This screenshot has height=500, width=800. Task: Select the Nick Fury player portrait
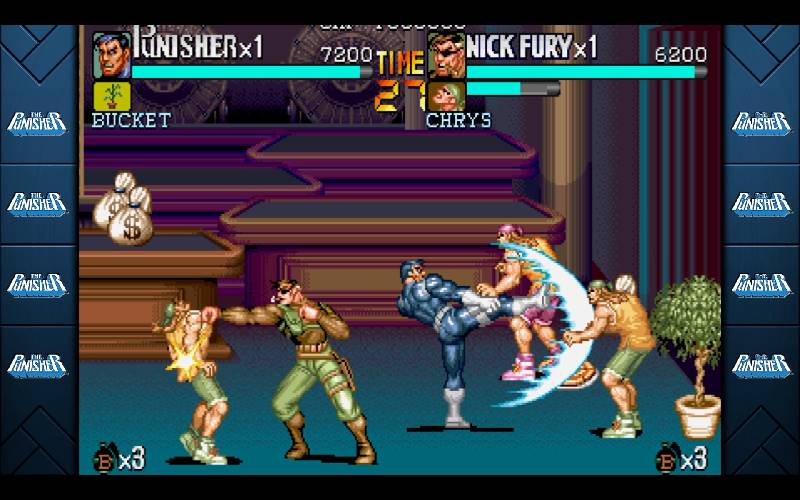446,55
